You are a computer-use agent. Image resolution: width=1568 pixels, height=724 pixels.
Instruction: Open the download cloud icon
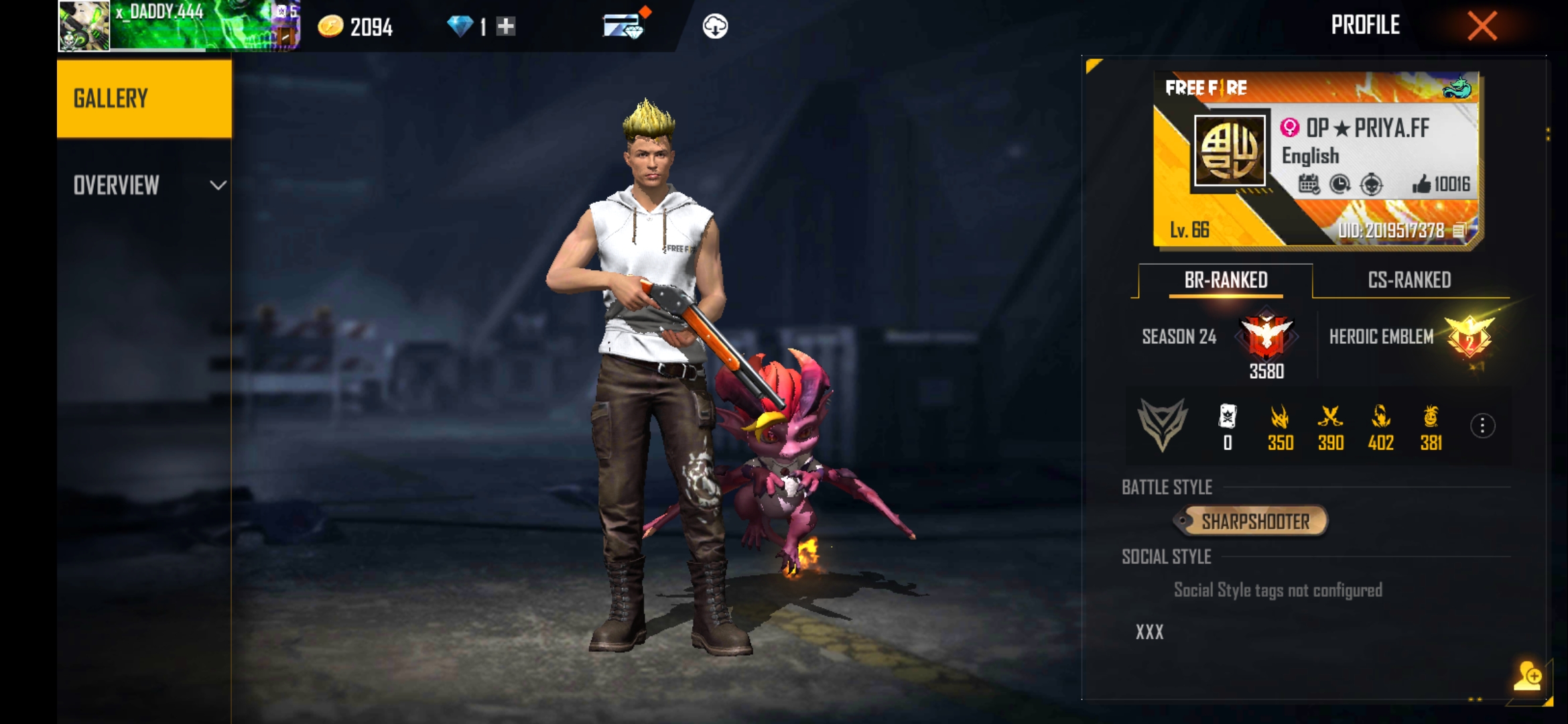point(715,27)
